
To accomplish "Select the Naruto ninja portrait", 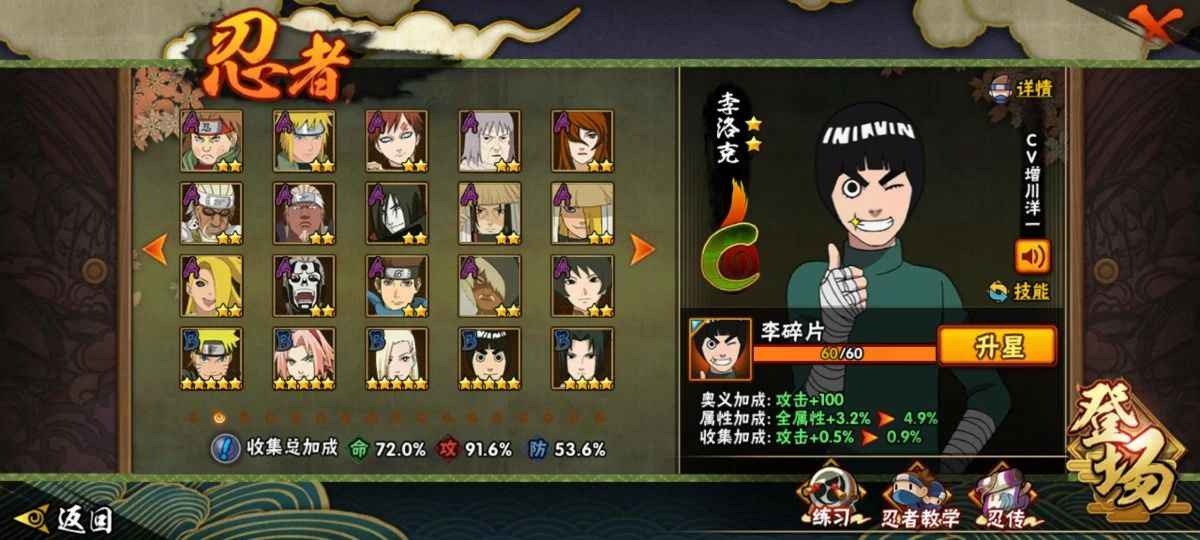I will tap(212, 357).
